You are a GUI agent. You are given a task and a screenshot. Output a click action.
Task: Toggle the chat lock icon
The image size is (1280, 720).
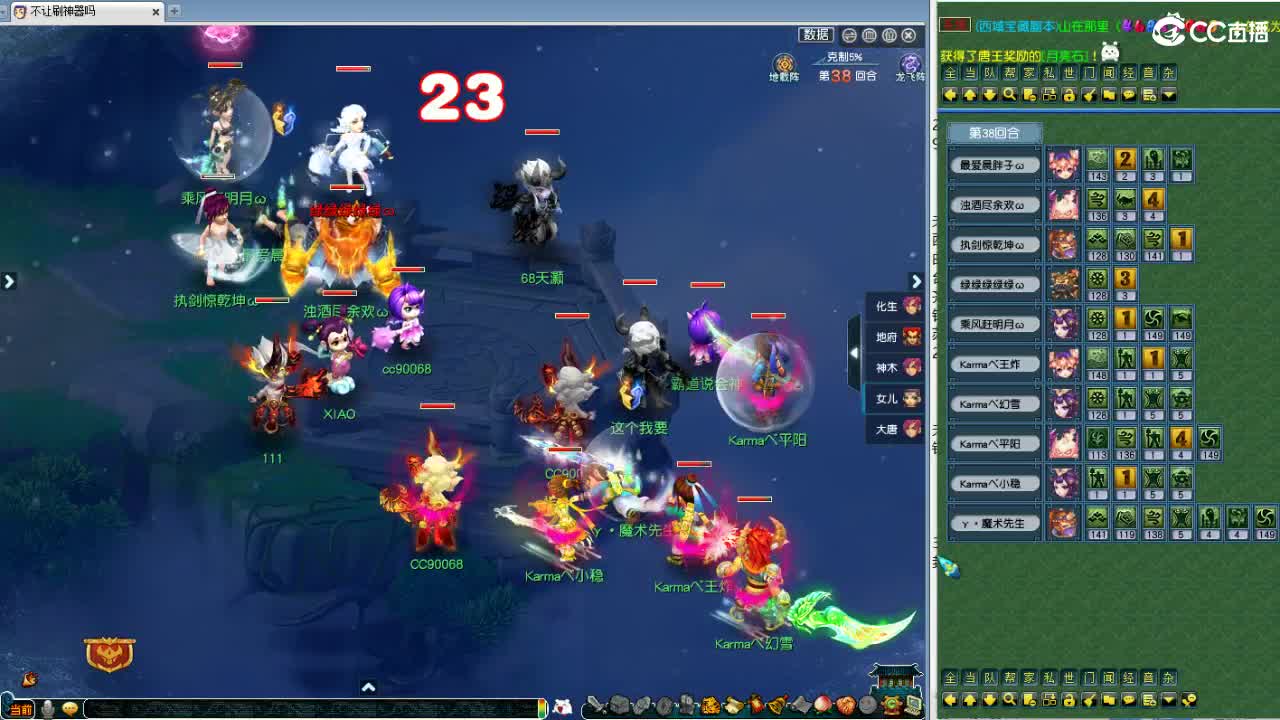tap(1069, 94)
